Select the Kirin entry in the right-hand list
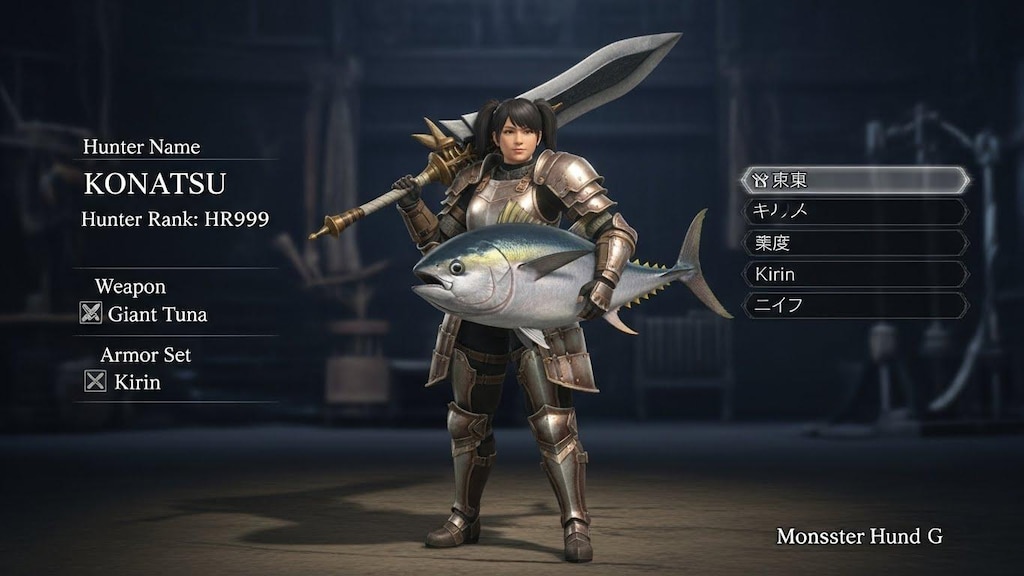The width and height of the screenshot is (1024, 576). (855, 274)
